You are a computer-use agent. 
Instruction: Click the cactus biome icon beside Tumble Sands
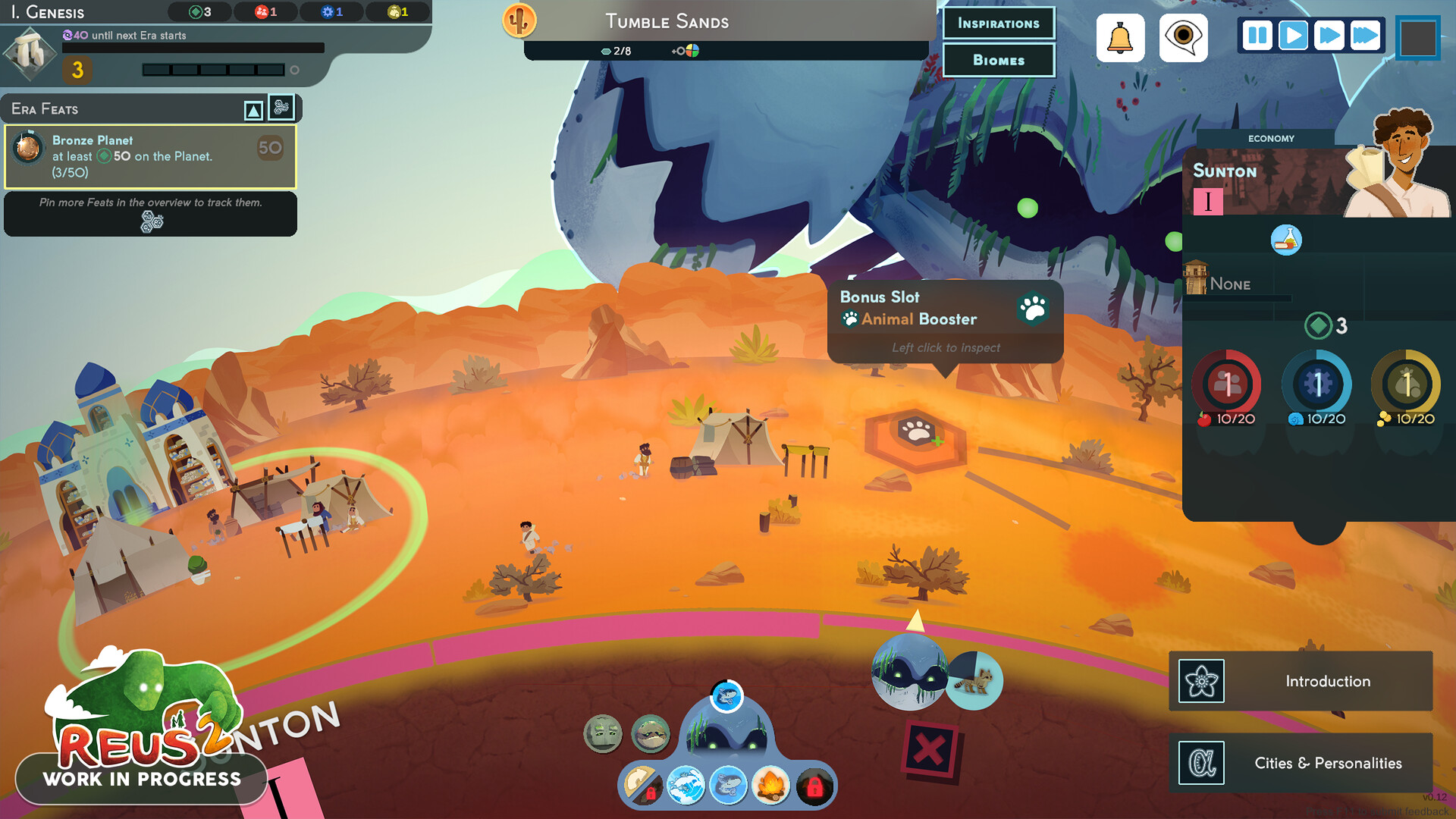(x=519, y=22)
